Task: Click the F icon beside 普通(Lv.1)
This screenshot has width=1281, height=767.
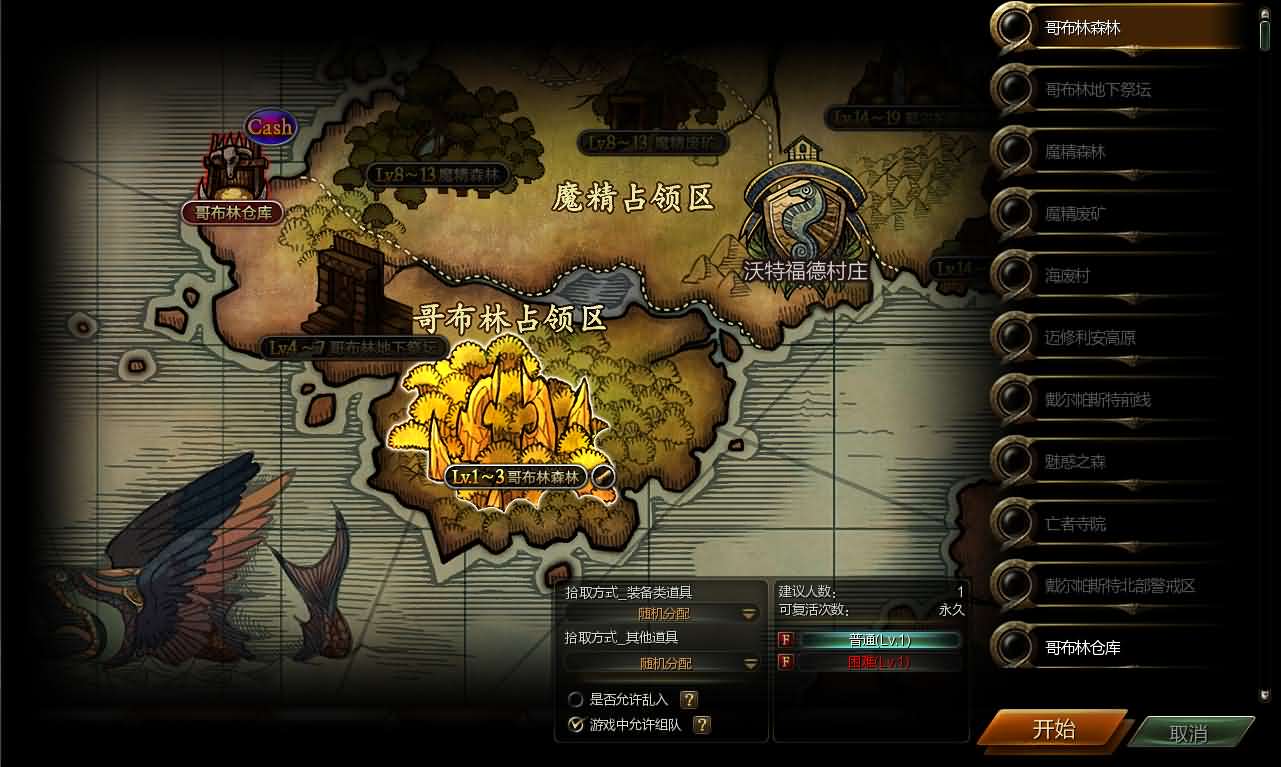Action: [x=786, y=638]
